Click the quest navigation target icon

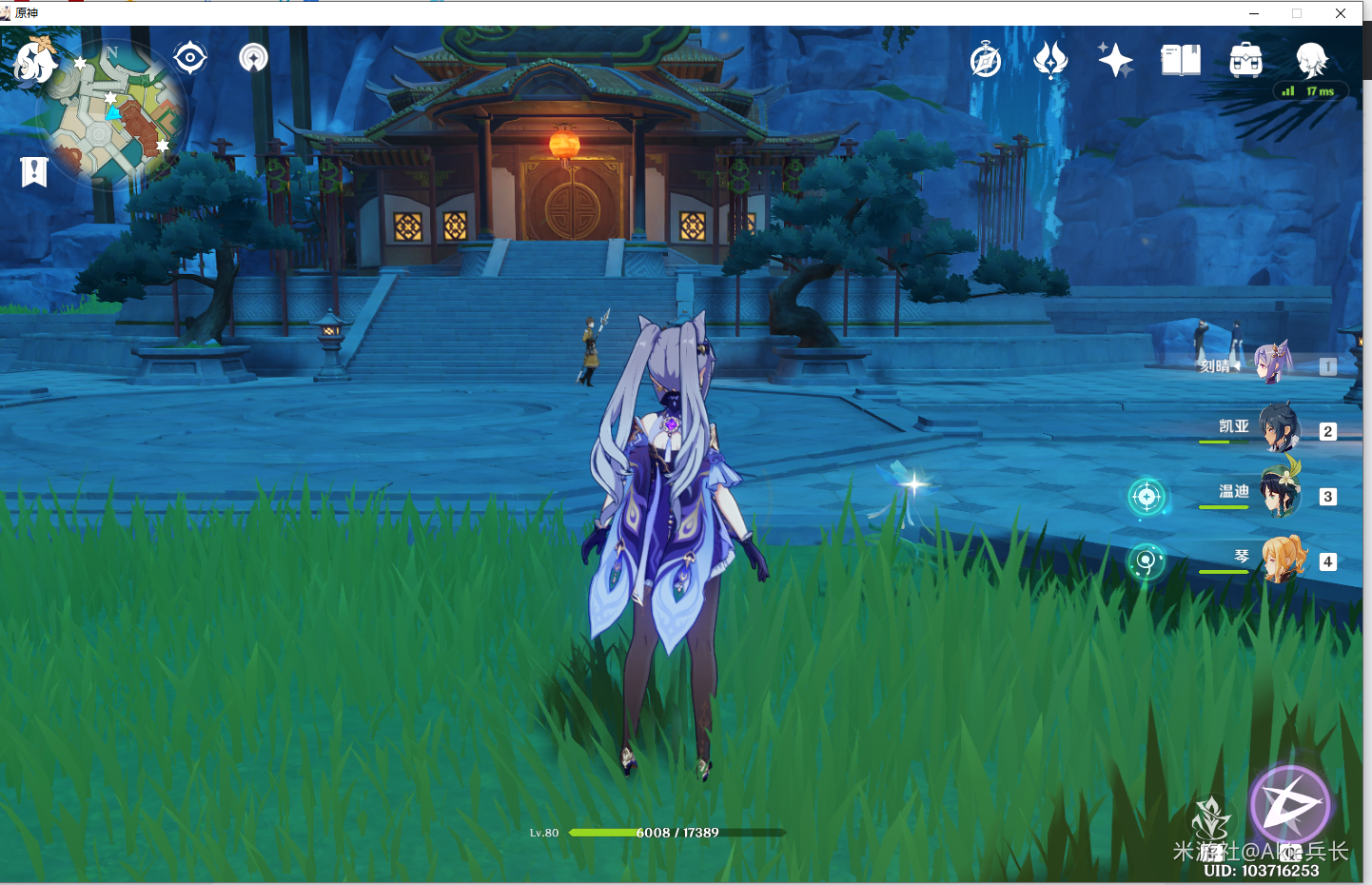[190, 58]
